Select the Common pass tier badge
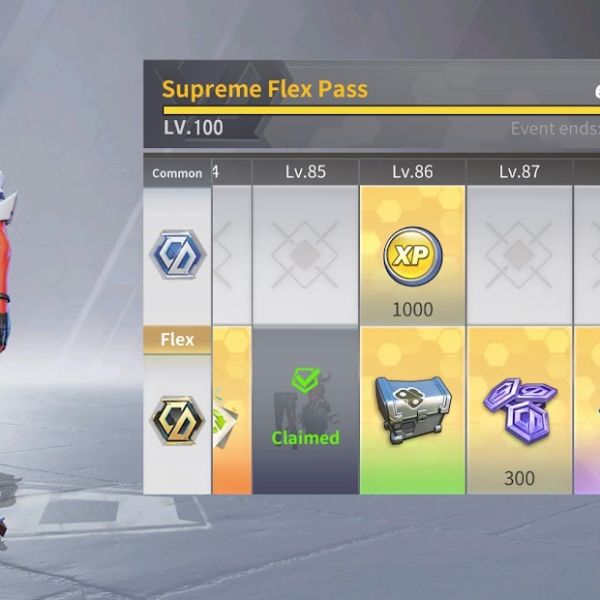This screenshot has height=600, width=600. (177, 254)
